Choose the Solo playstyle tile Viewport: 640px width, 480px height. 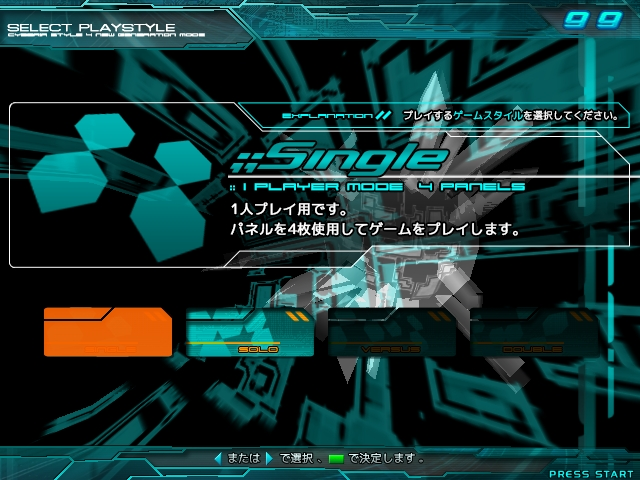(x=249, y=333)
